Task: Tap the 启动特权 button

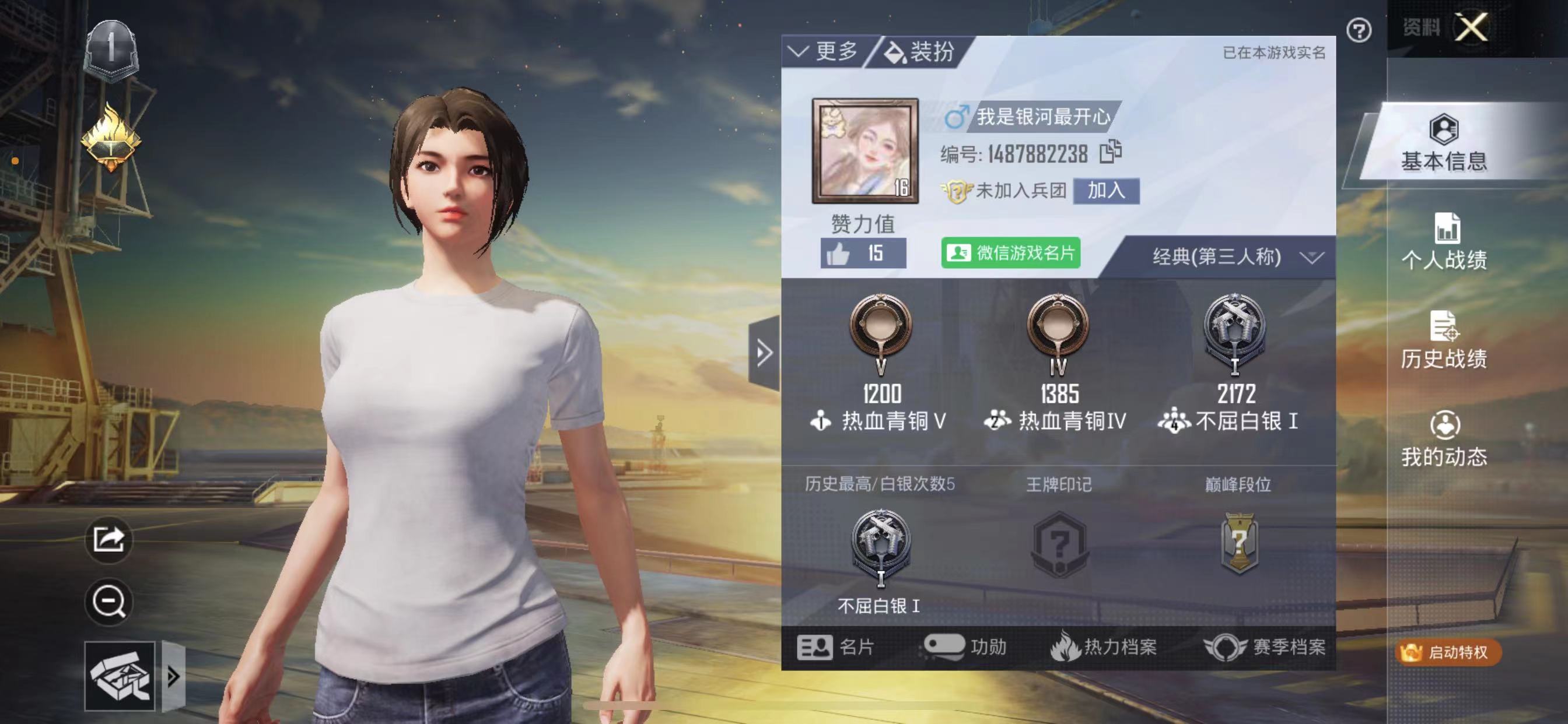Action: point(1448,652)
